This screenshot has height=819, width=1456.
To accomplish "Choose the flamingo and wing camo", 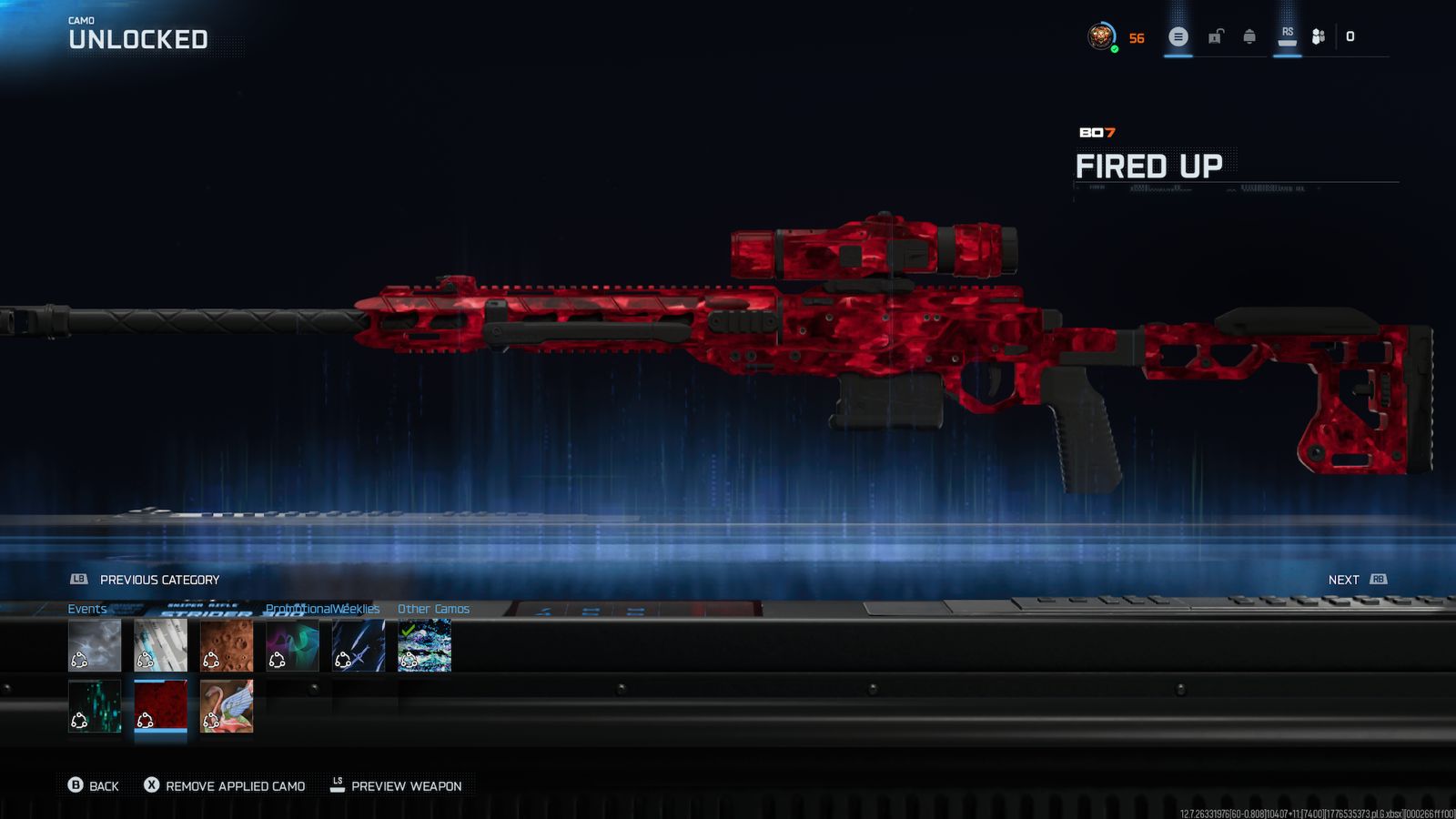I will [227, 706].
